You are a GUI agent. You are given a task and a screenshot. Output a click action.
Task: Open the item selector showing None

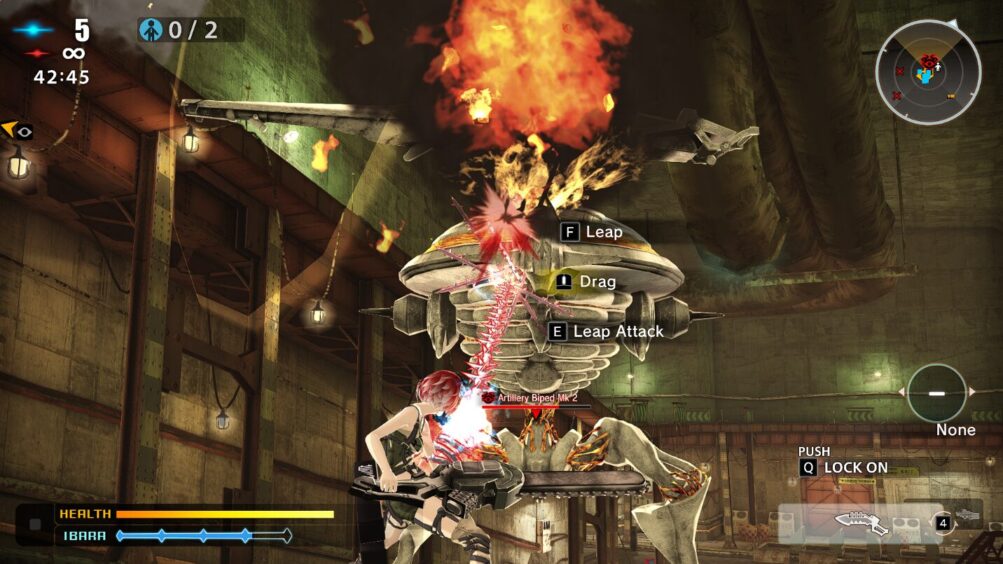tap(937, 393)
